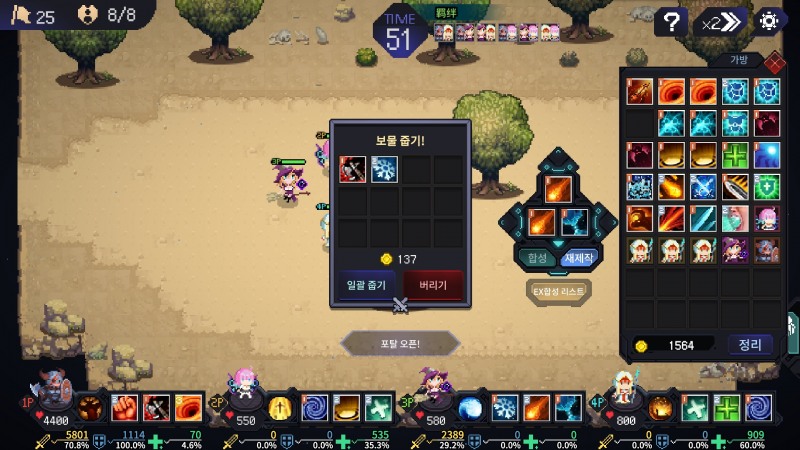Click the top fireball slot in crafting panel
Viewport: 800px width, 450px height.
(558, 187)
